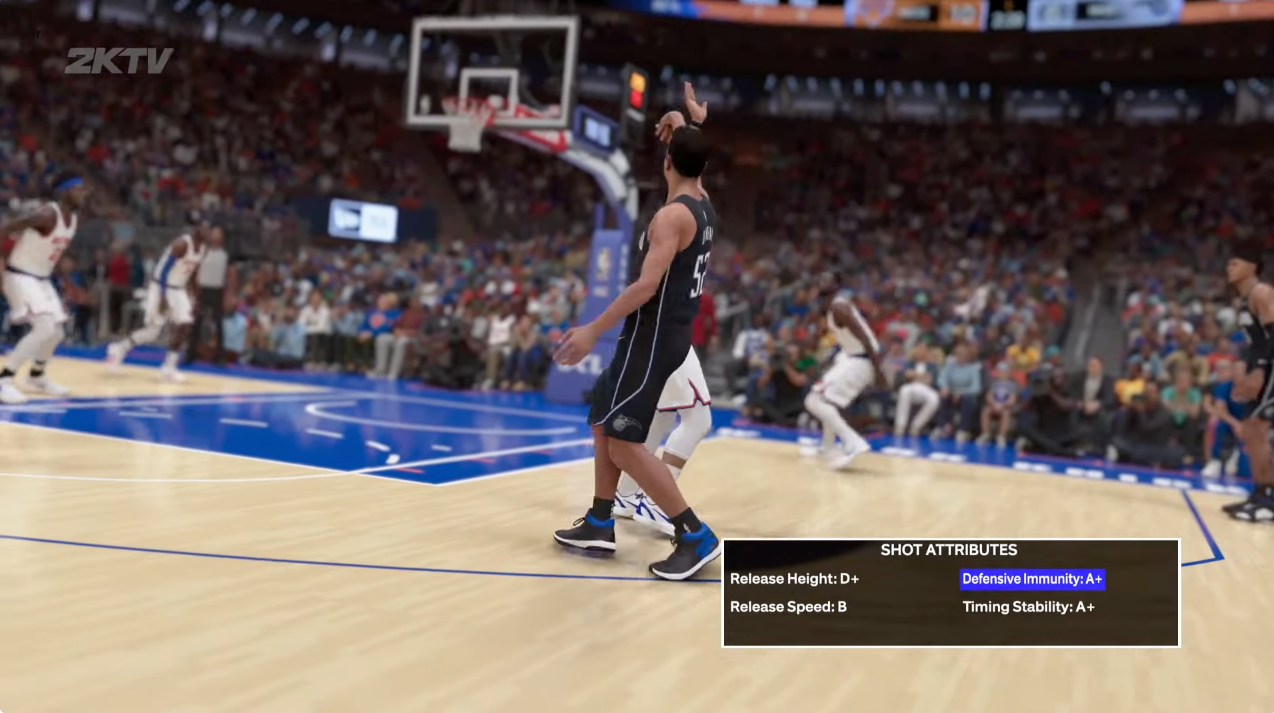Highlight the Timing Stability attribute
Viewport: 1274px width, 713px height.
tap(1028, 607)
